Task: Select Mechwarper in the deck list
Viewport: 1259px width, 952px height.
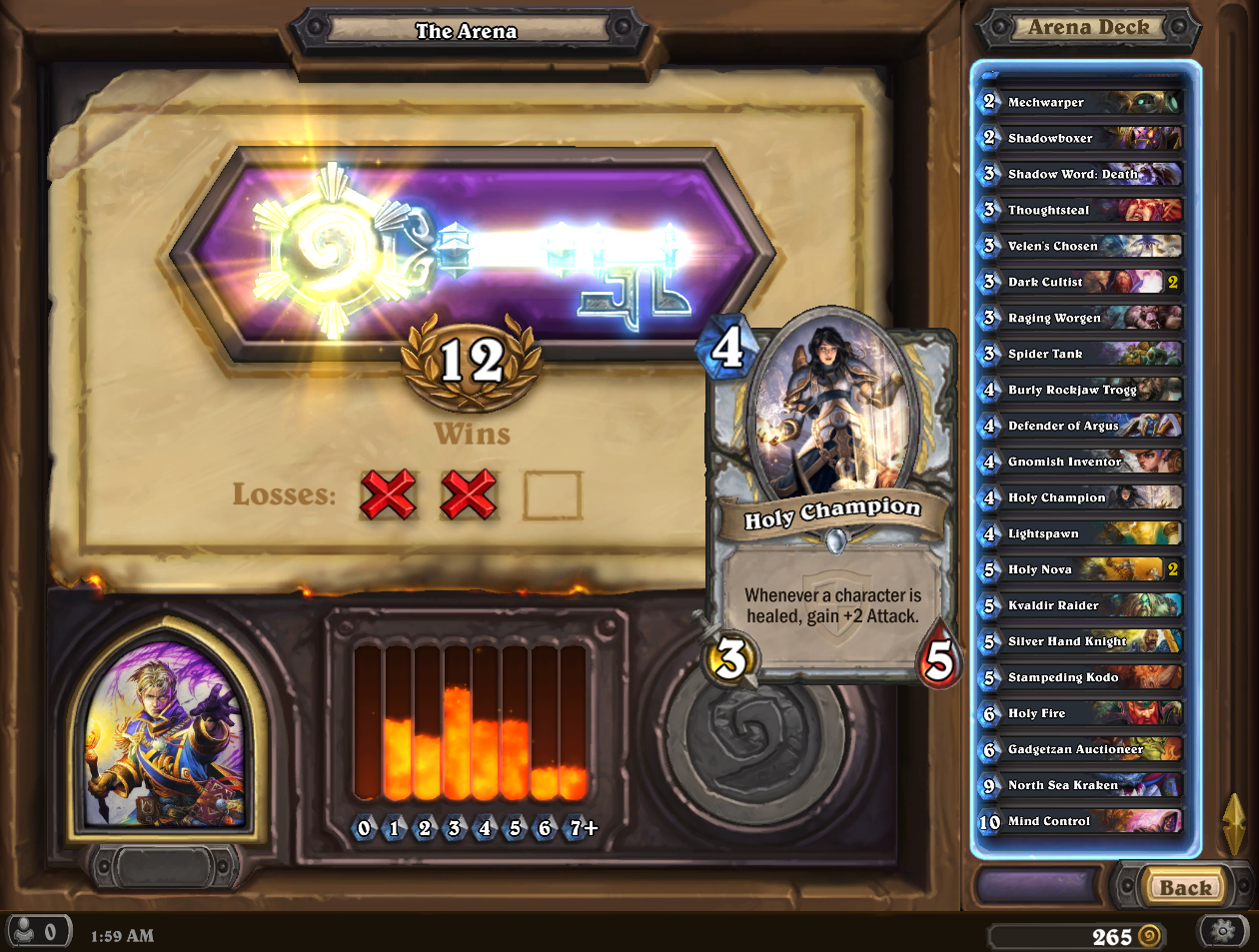Action: (1081, 102)
